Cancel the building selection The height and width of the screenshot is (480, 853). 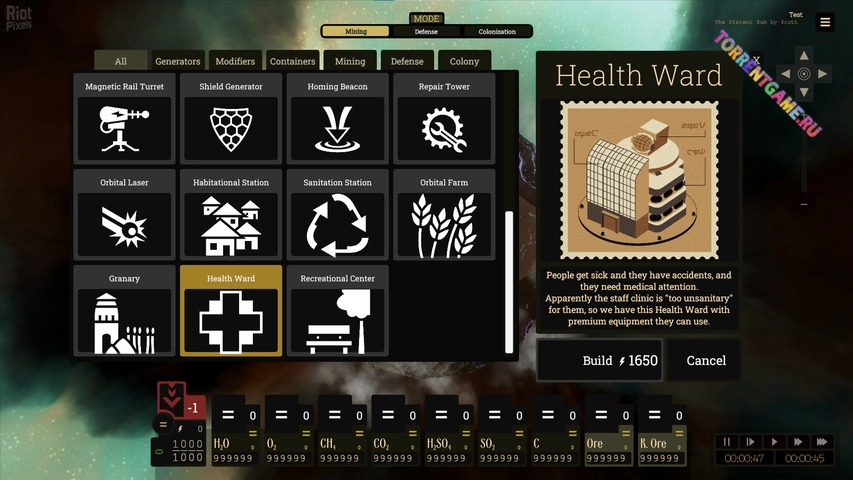pos(706,361)
